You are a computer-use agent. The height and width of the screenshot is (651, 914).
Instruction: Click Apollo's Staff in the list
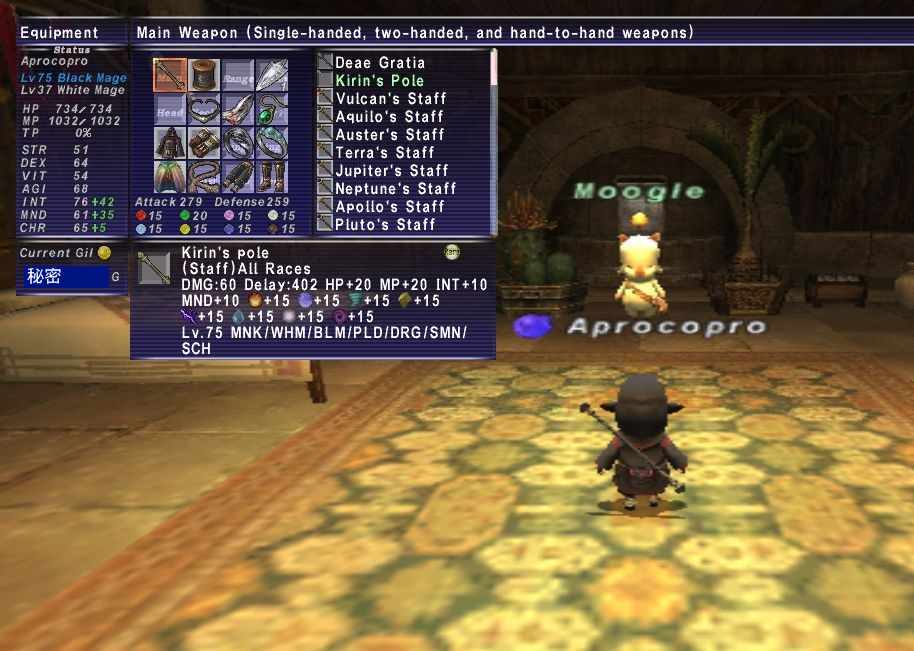(390, 207)
